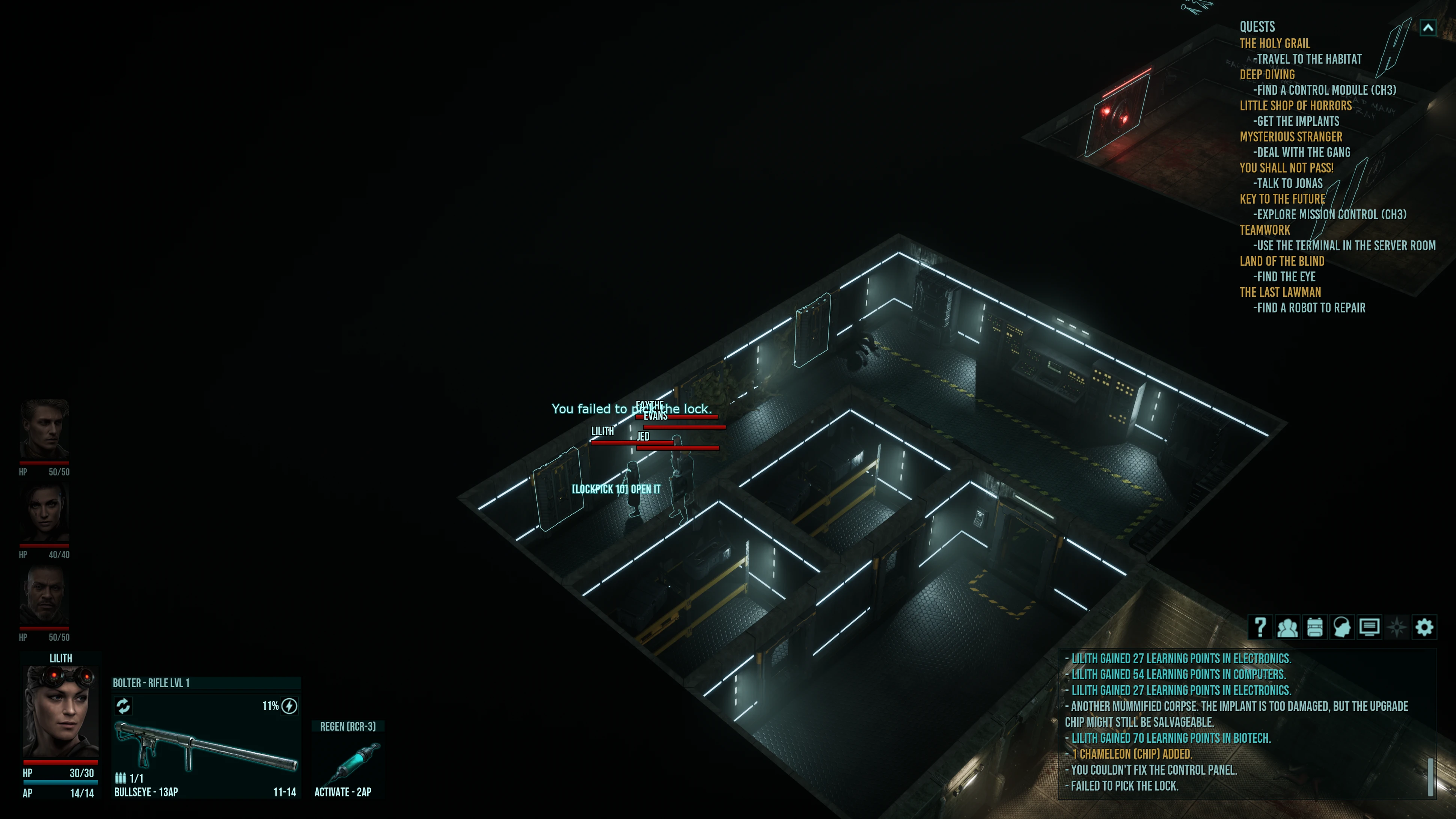Open the gear settings menu
Image resolution: width=1456 pixels, height=819 pixels.
1424,627
